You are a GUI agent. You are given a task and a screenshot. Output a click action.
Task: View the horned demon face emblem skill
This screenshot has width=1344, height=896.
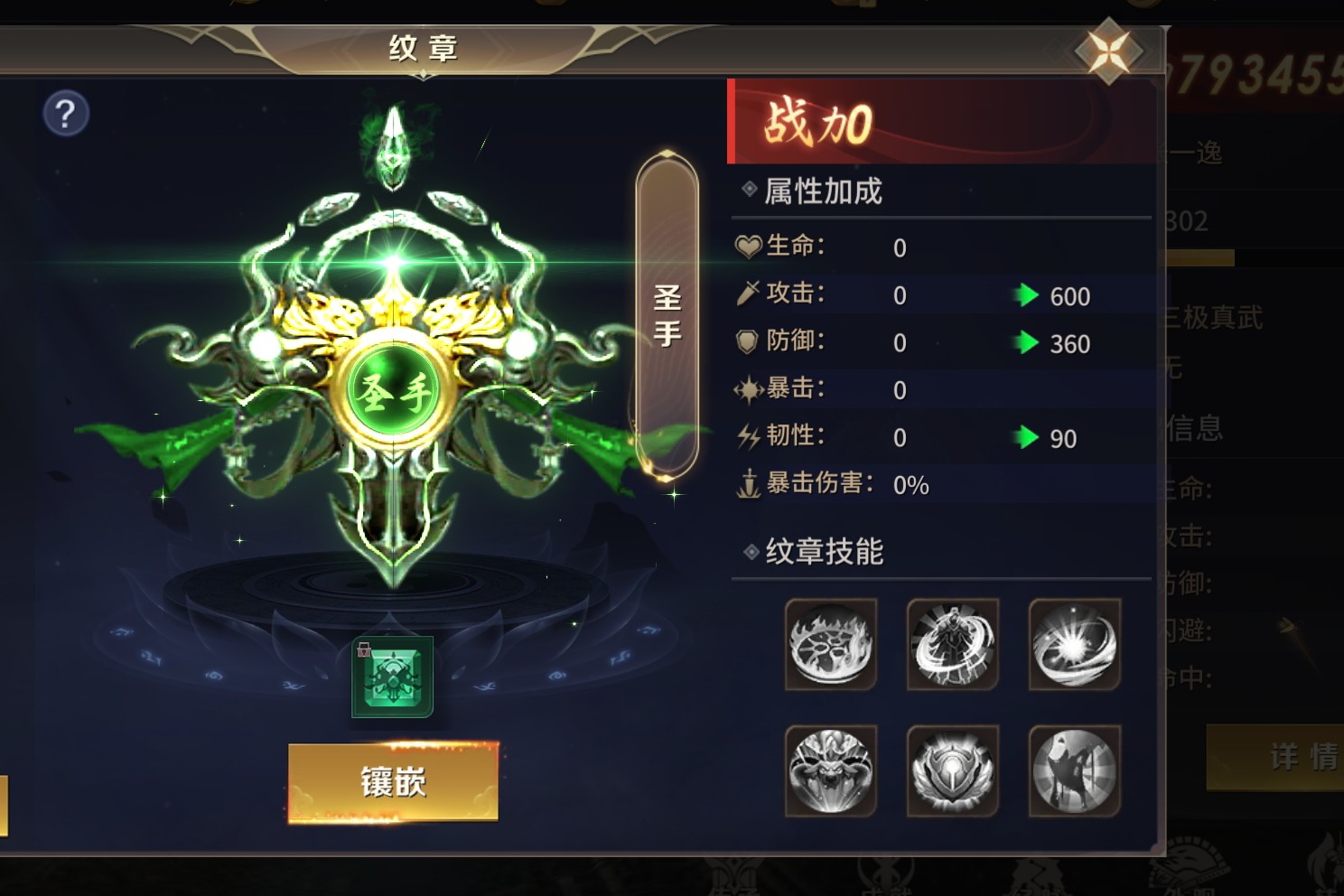click(831, 770)
